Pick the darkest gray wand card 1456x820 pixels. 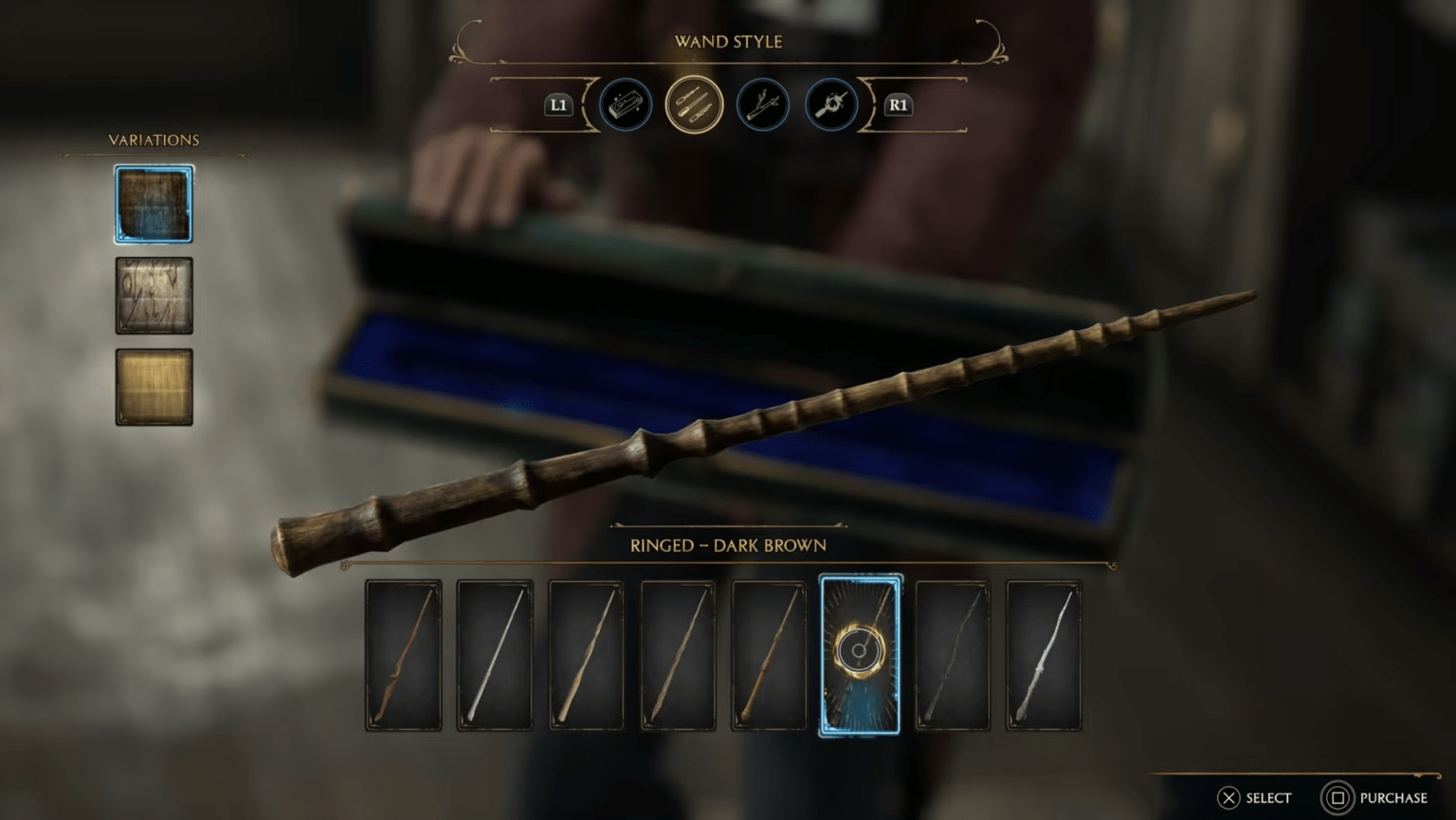952,654
